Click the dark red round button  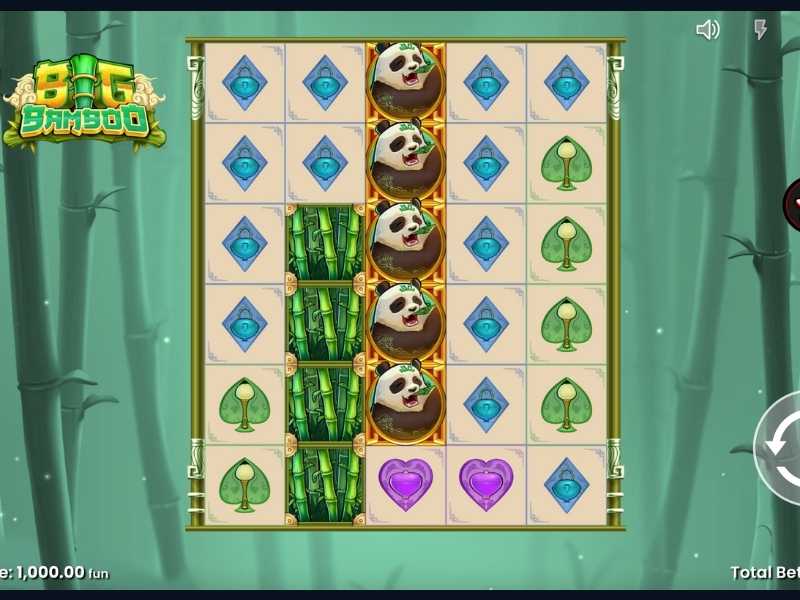click(792, 204)
